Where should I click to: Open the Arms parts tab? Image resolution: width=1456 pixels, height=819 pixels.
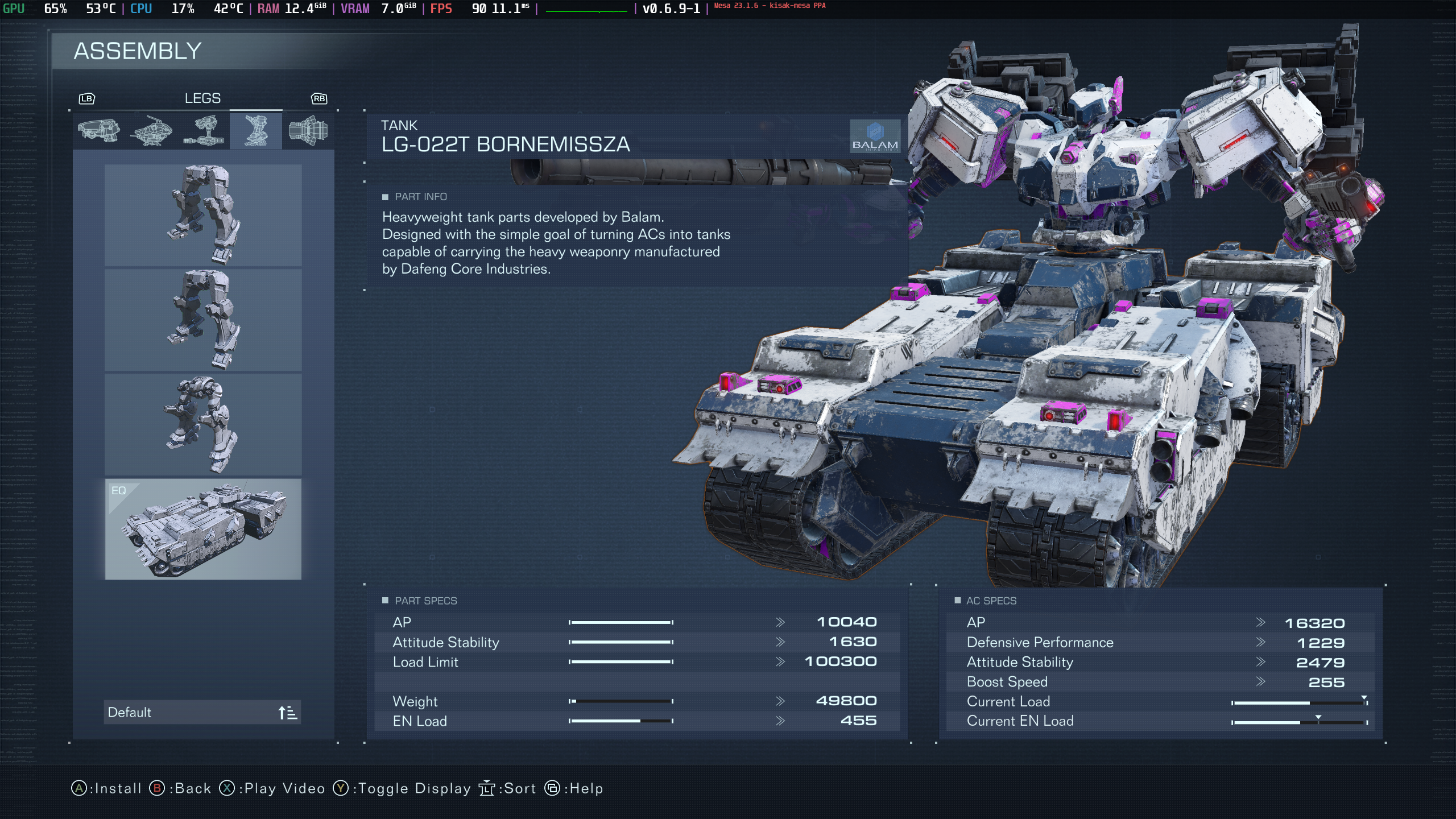coord(204,131)
